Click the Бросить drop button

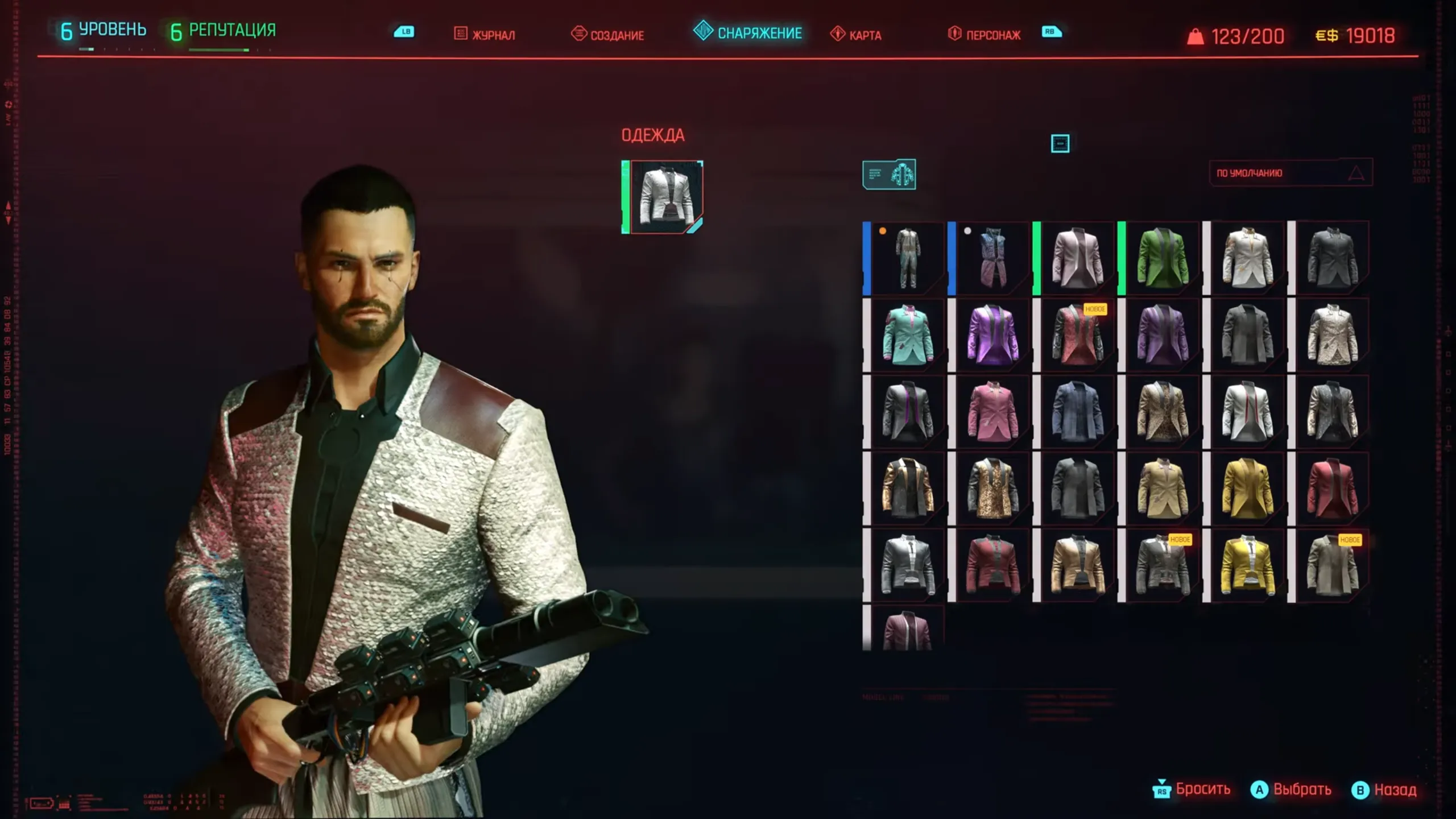[1192, 789]
